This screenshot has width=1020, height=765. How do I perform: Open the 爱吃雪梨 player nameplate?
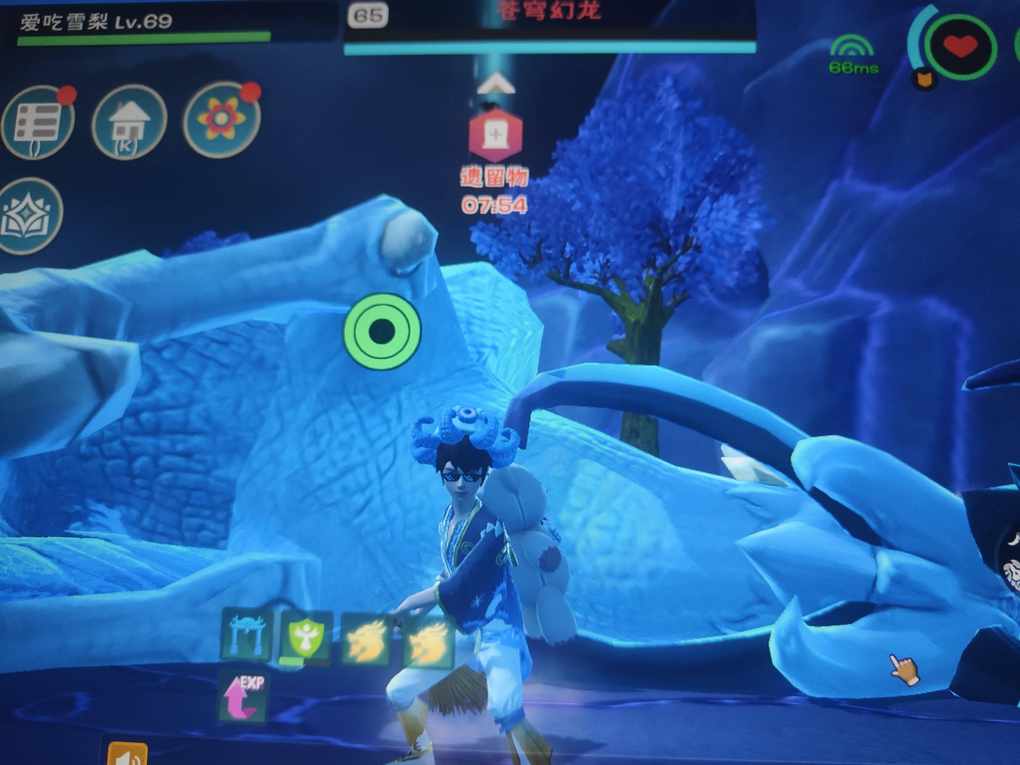coord(96,22)
